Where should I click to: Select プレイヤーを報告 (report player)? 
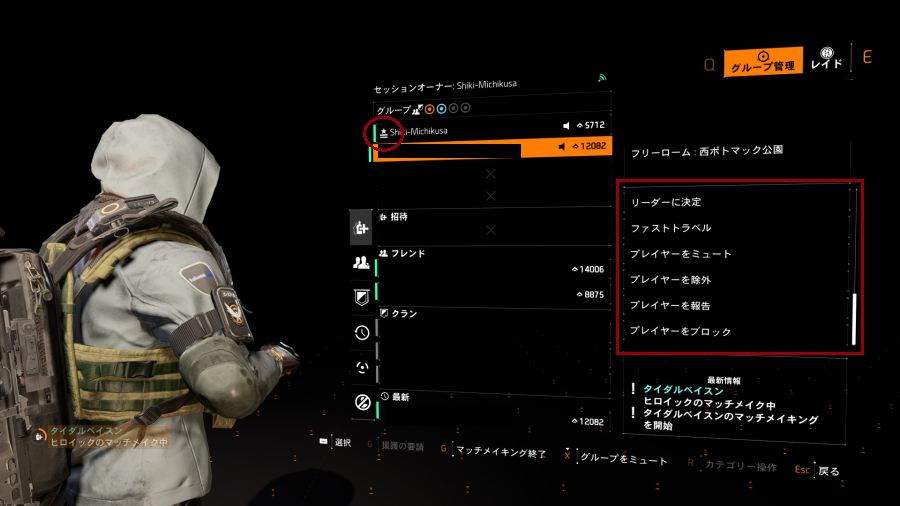pyautogui.click(x=670, y=305)
